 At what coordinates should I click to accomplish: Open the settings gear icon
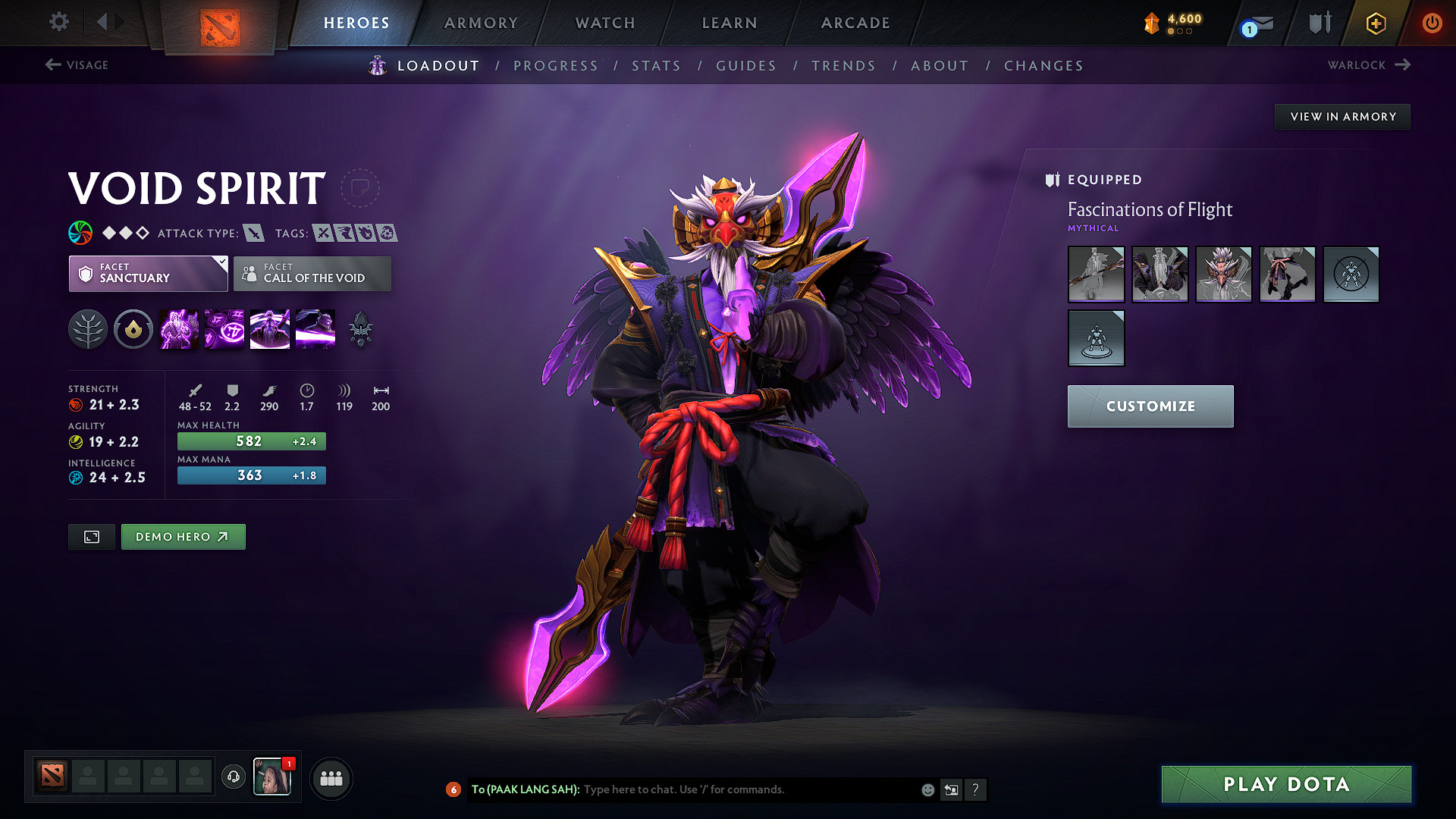(58, 23)
